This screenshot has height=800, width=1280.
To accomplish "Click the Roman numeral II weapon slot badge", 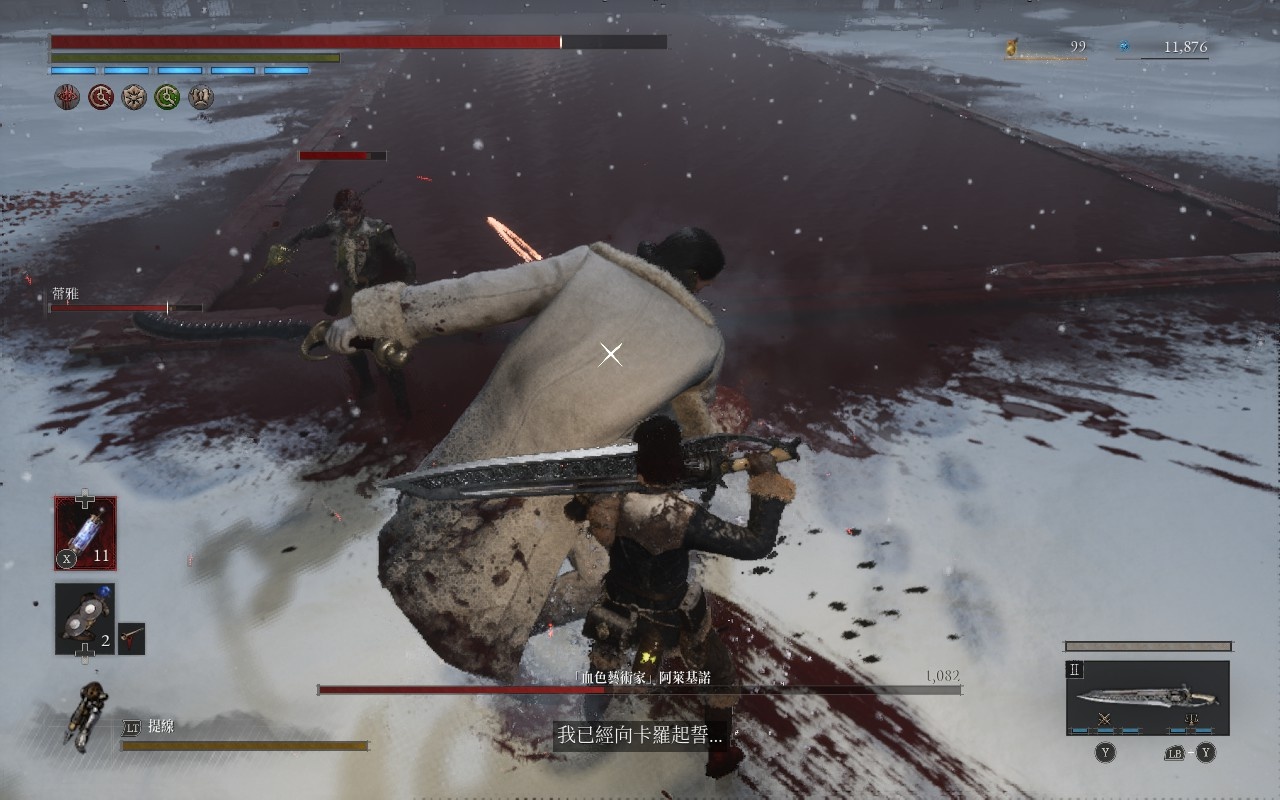I will [1075, 670].
